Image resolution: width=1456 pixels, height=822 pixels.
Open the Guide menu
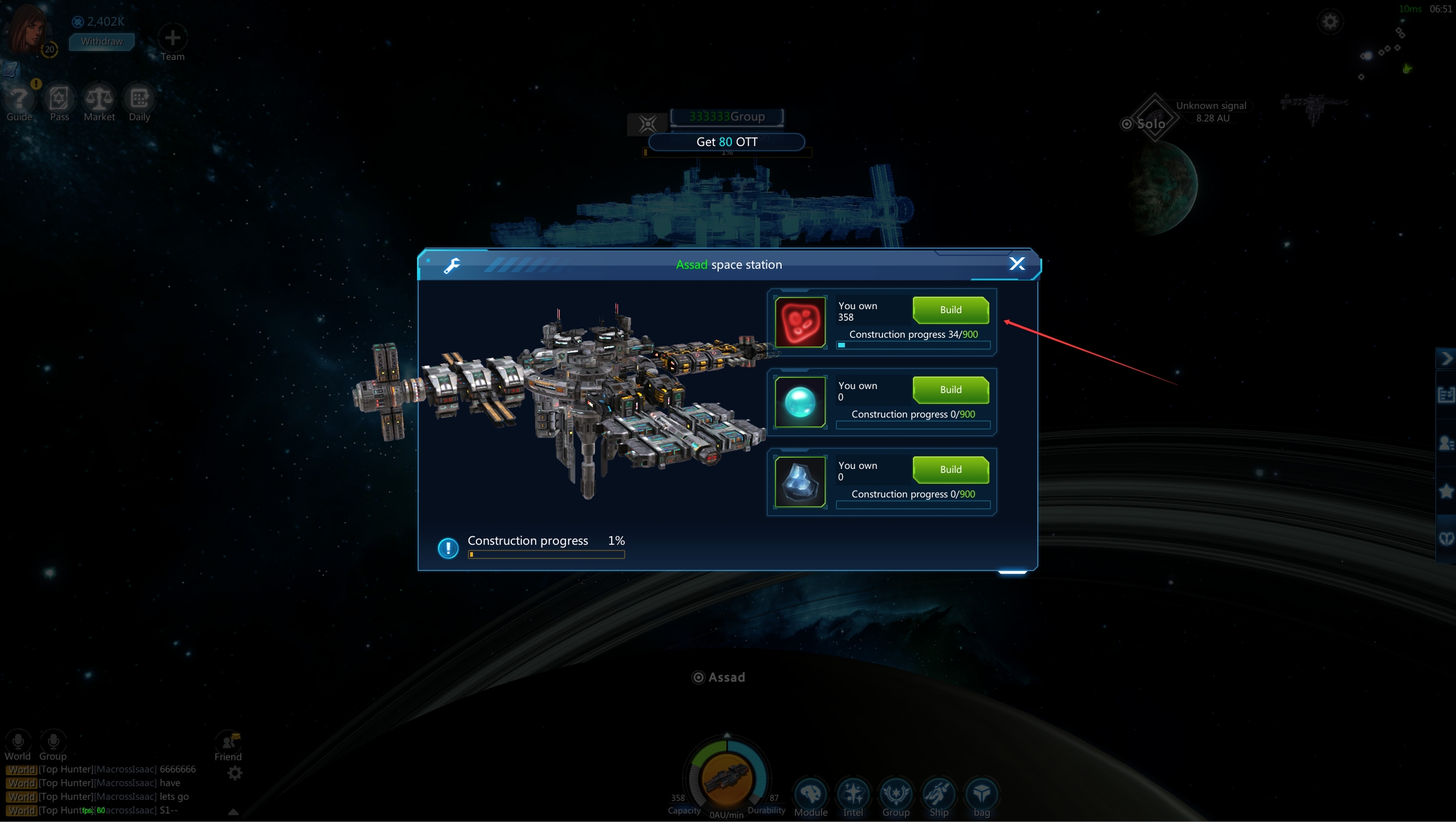[19, 100]
